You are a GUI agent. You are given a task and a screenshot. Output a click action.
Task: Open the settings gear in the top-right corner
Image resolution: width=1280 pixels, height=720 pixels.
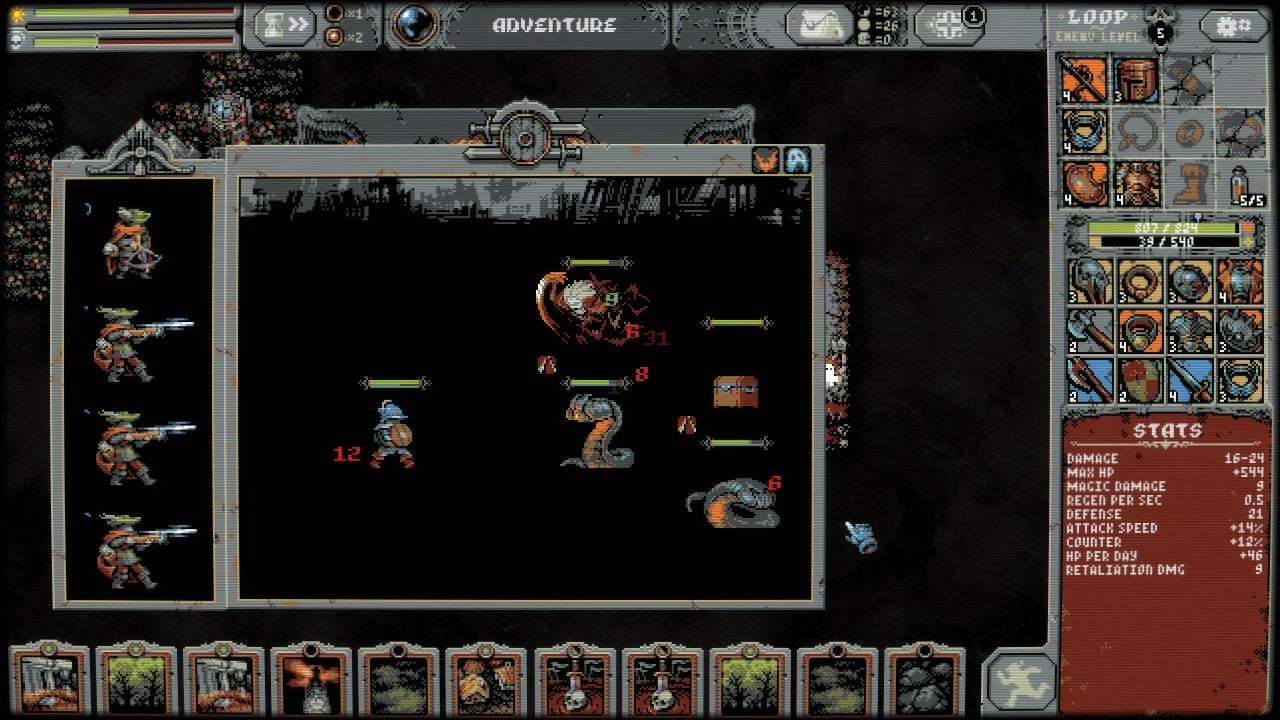coord(1236,26)
